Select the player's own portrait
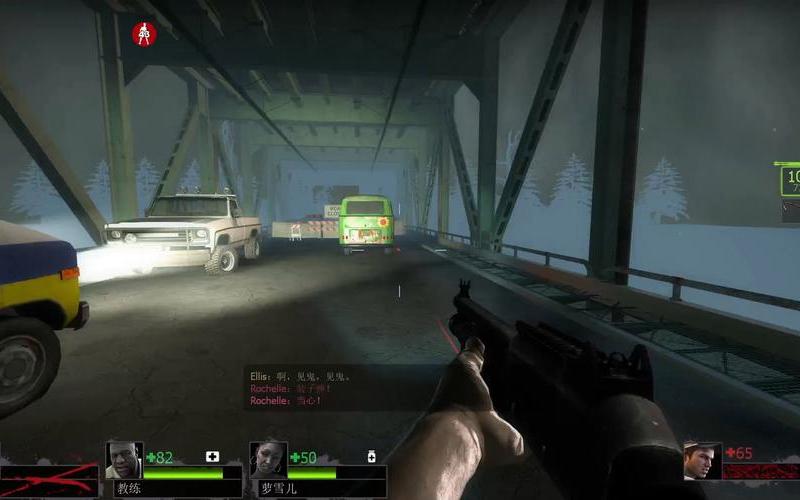 [x=702, y=461]
